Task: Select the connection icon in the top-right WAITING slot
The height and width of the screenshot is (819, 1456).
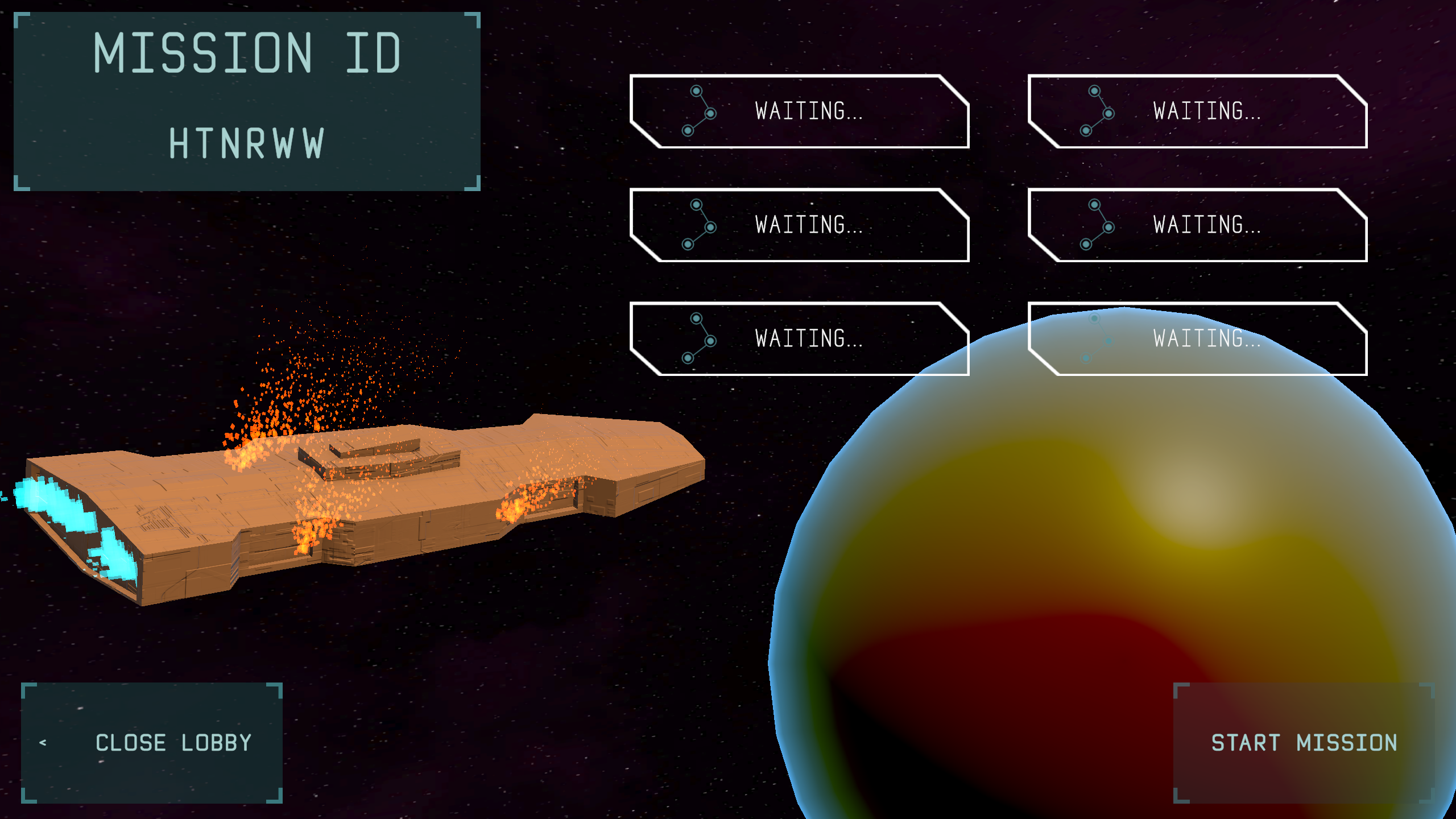Action: tap(1097, 112)
